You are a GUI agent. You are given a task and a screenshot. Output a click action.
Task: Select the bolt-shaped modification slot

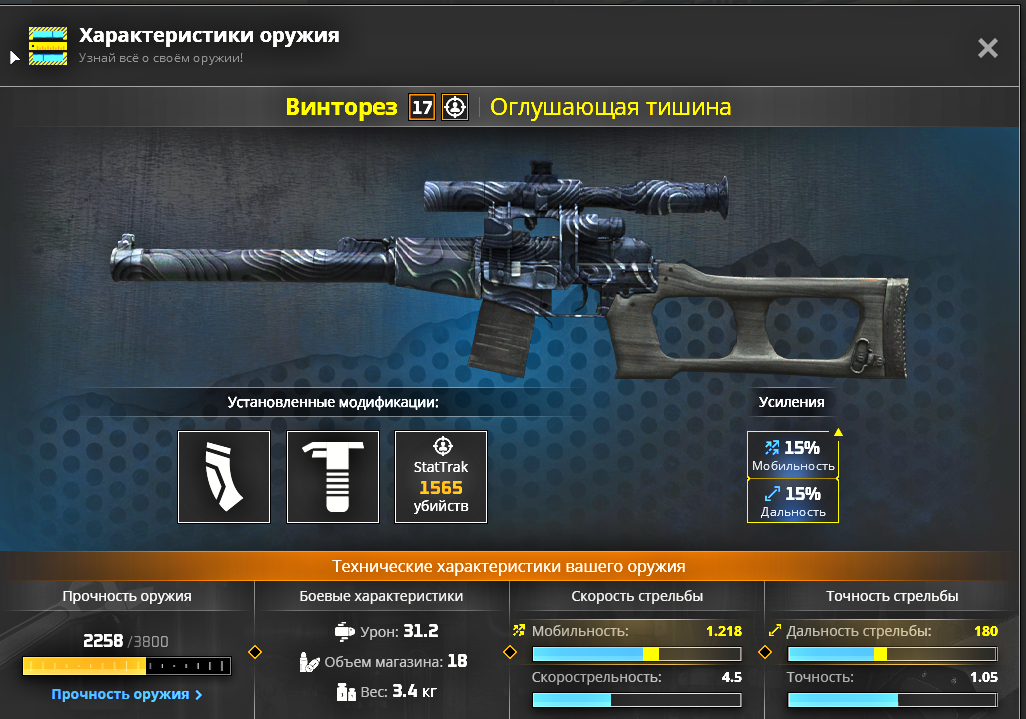pyautogui.click(x=333, y=477)
